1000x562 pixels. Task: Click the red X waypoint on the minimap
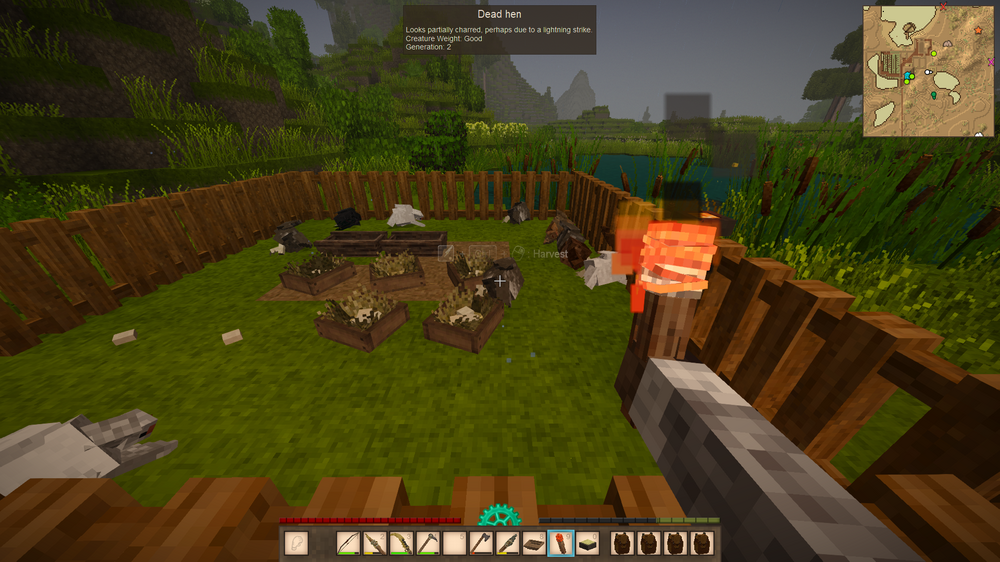coord(943,8)
